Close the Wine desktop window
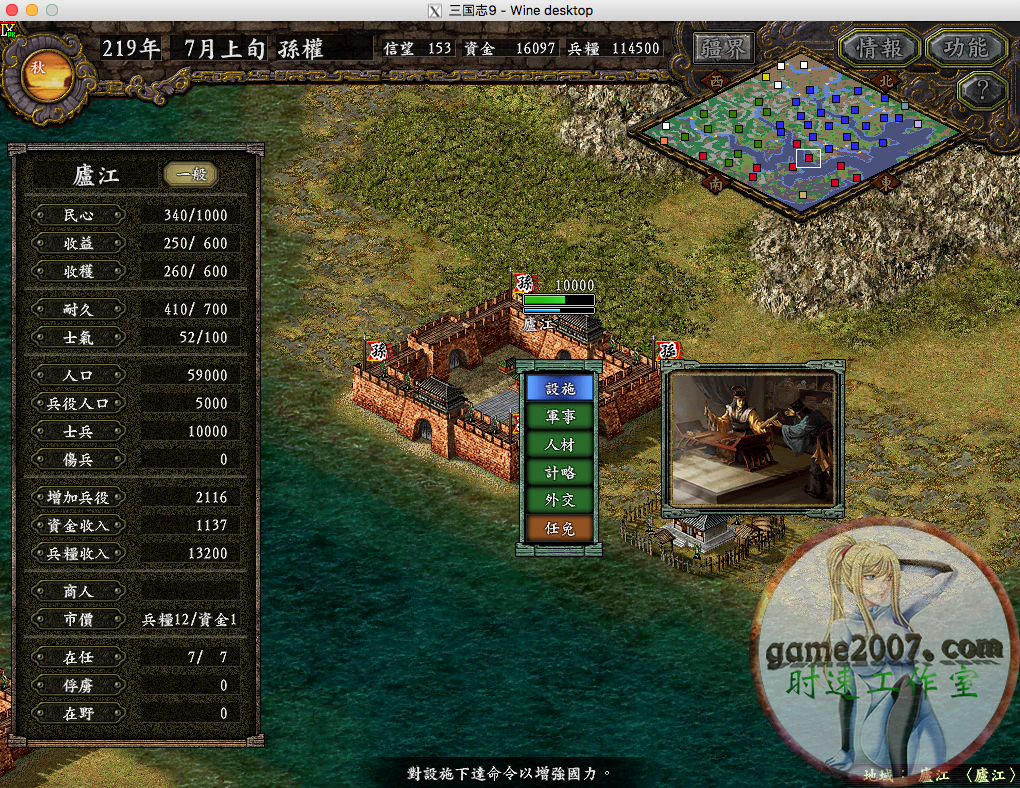Image resolution: width=1020 pixels, height=788 pixels. (11, 10)
